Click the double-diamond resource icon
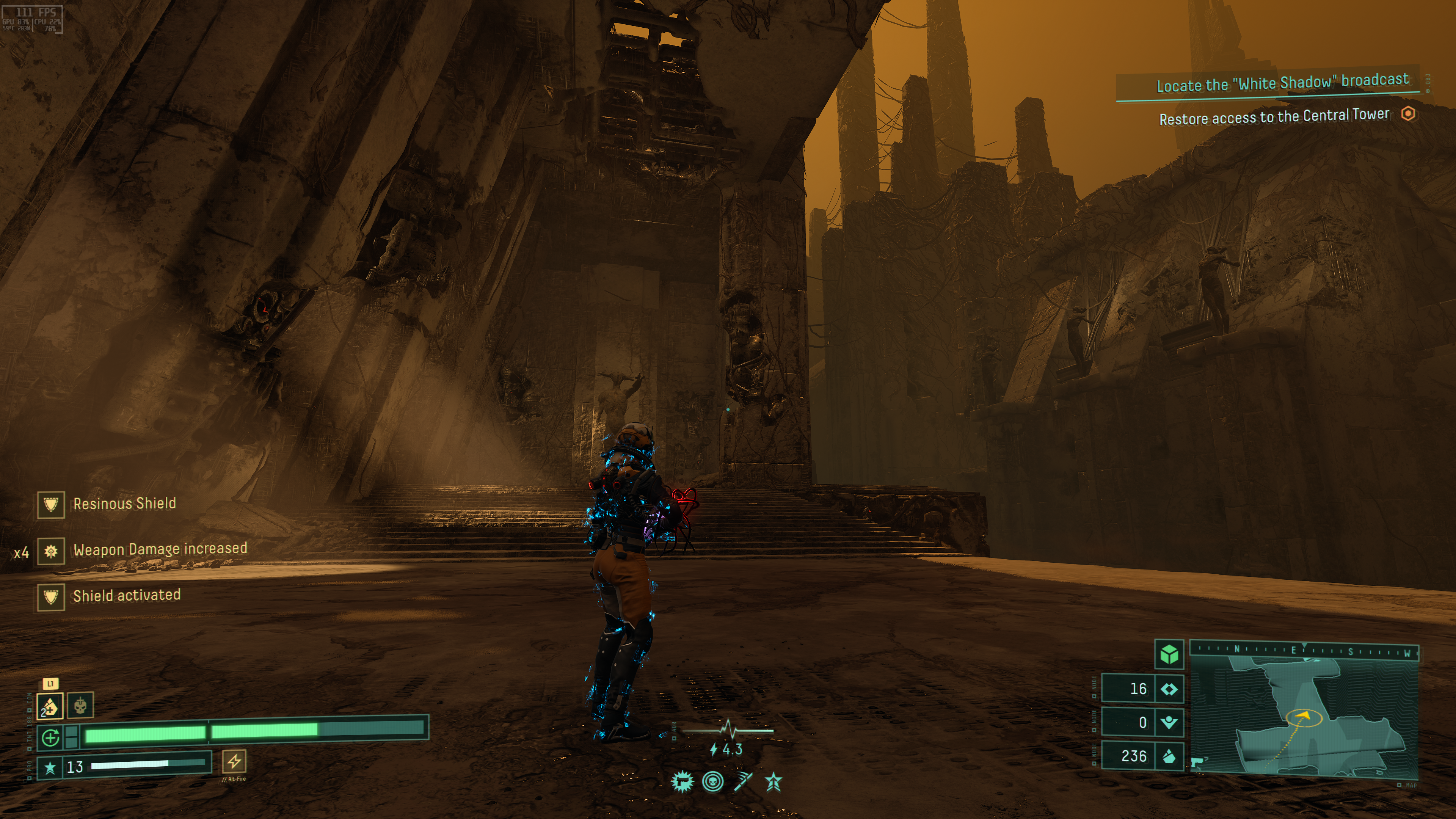 pyautogui.click(x=1168, y=689)
